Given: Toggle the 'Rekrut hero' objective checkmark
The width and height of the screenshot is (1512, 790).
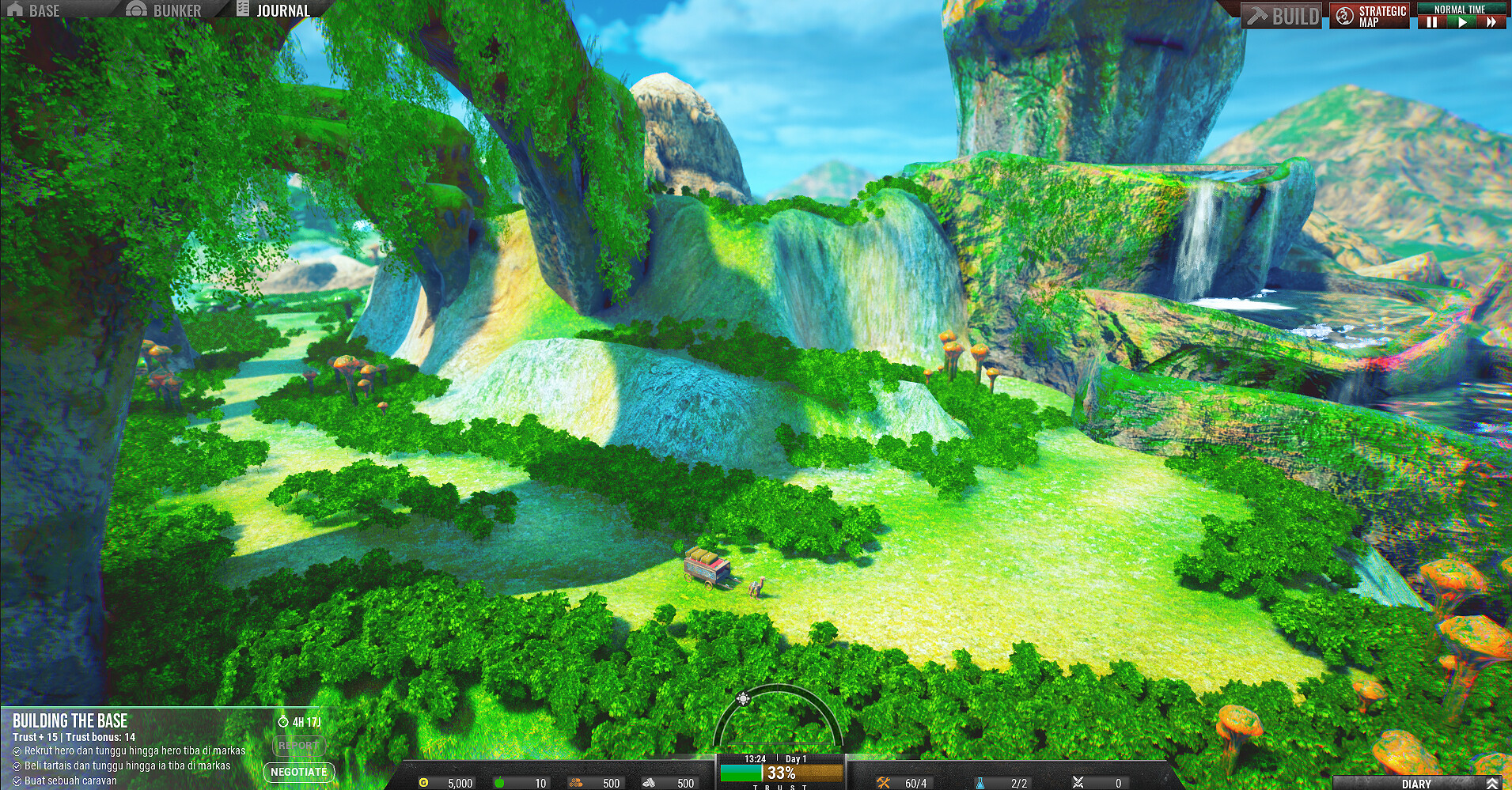Looking at the screenshot, I should coord(16,750).
